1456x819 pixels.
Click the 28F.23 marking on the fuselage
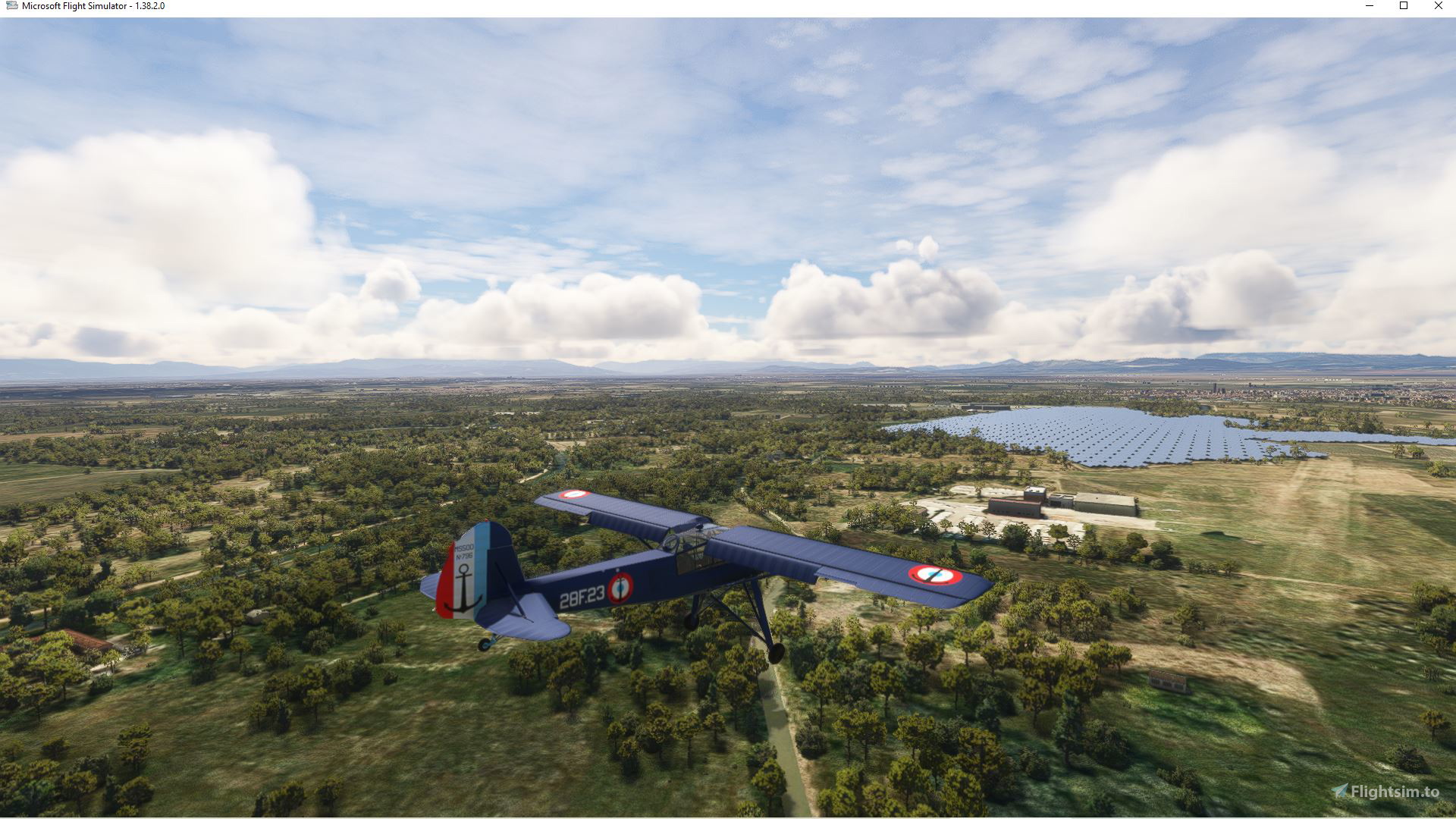coord(582,597)
